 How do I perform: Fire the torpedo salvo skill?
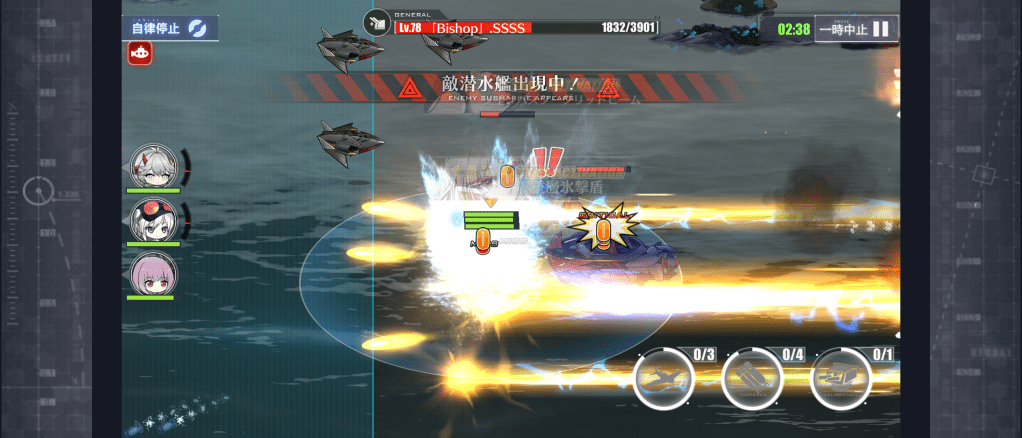click(x=753, y=380)
